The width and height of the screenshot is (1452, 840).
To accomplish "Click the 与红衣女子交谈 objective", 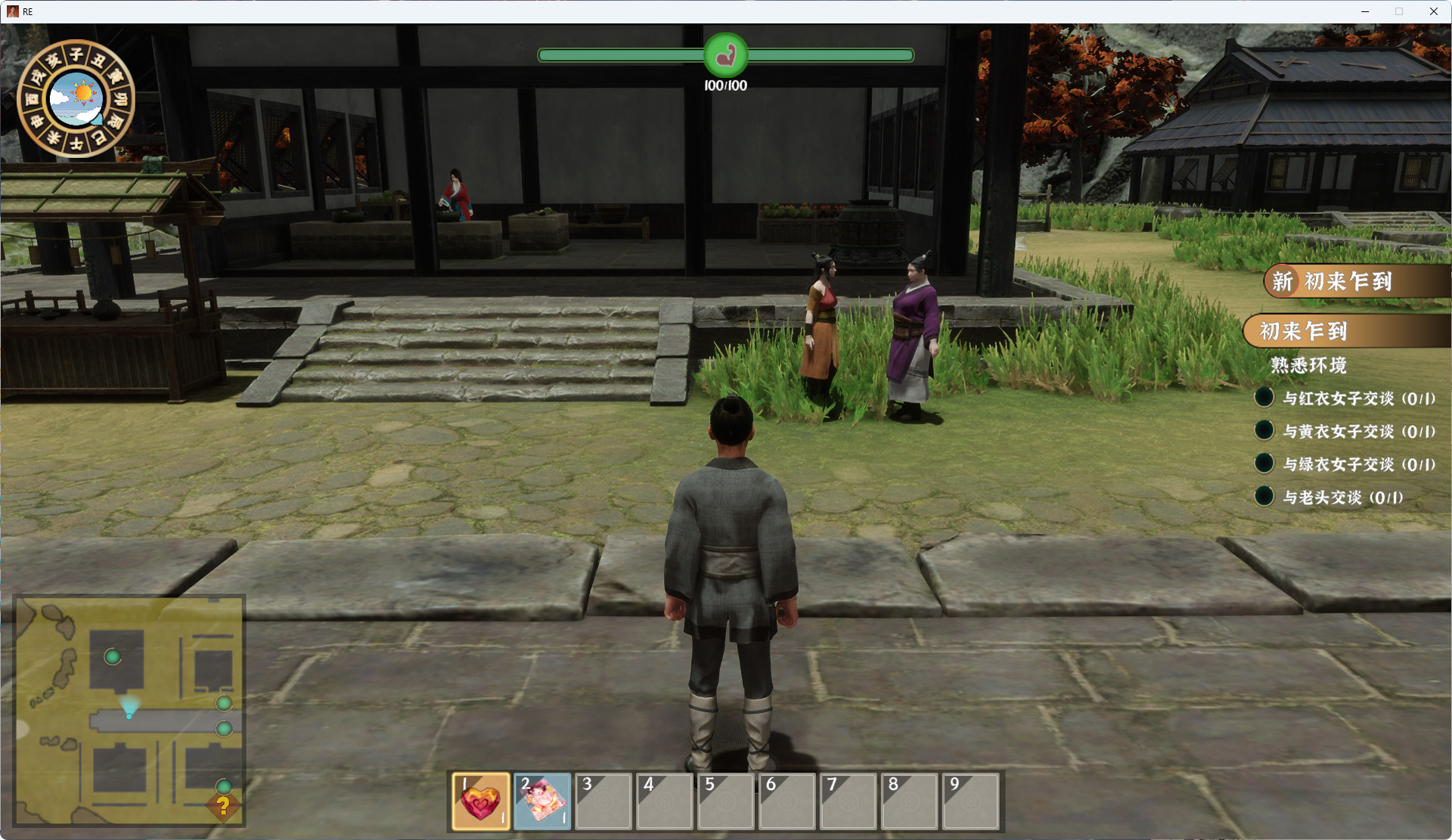I will tap(1357, 398).
